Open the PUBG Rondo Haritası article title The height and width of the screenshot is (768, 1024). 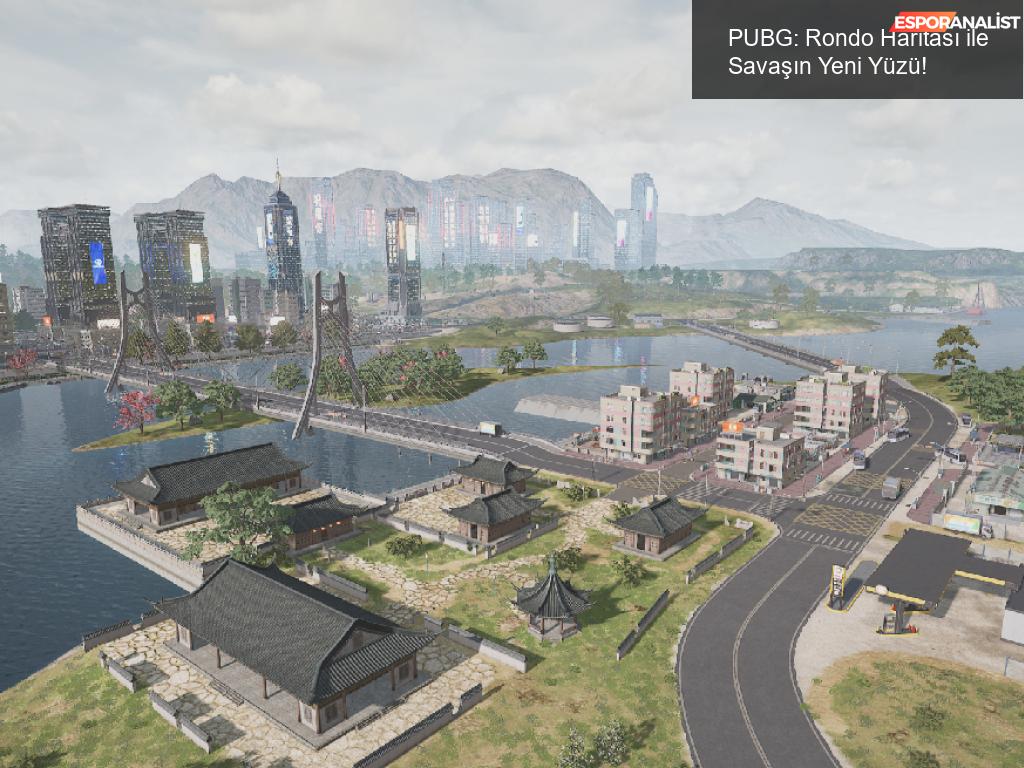tap(857, 53)
